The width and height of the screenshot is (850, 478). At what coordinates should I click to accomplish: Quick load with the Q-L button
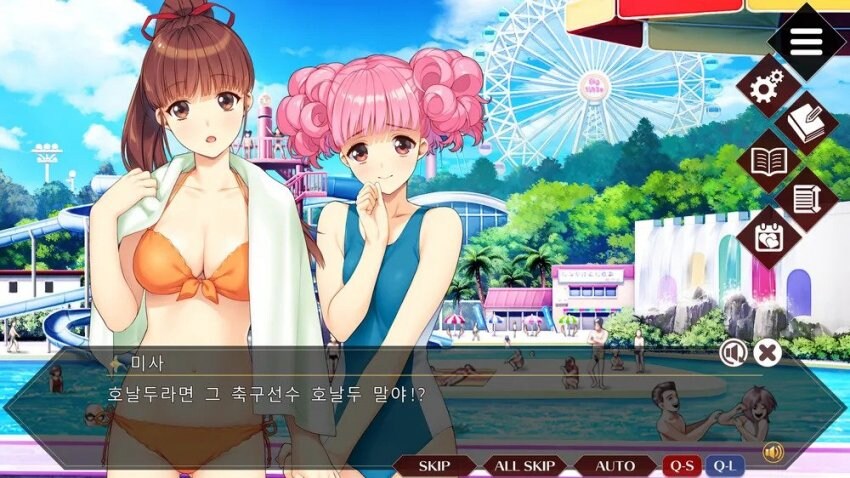pos(725,465)
